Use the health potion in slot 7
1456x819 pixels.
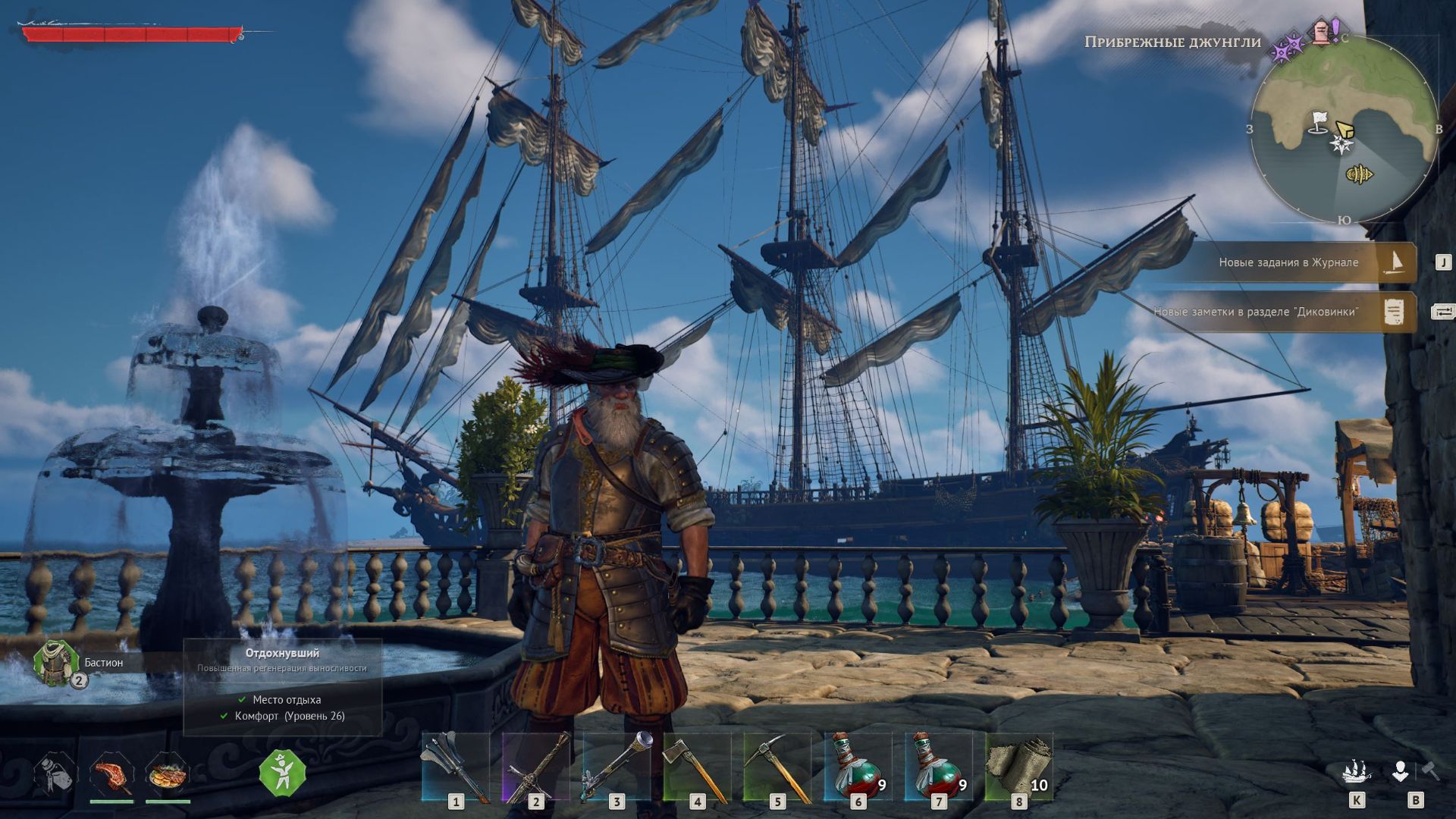pyautogui.click(x=937, y=767)
